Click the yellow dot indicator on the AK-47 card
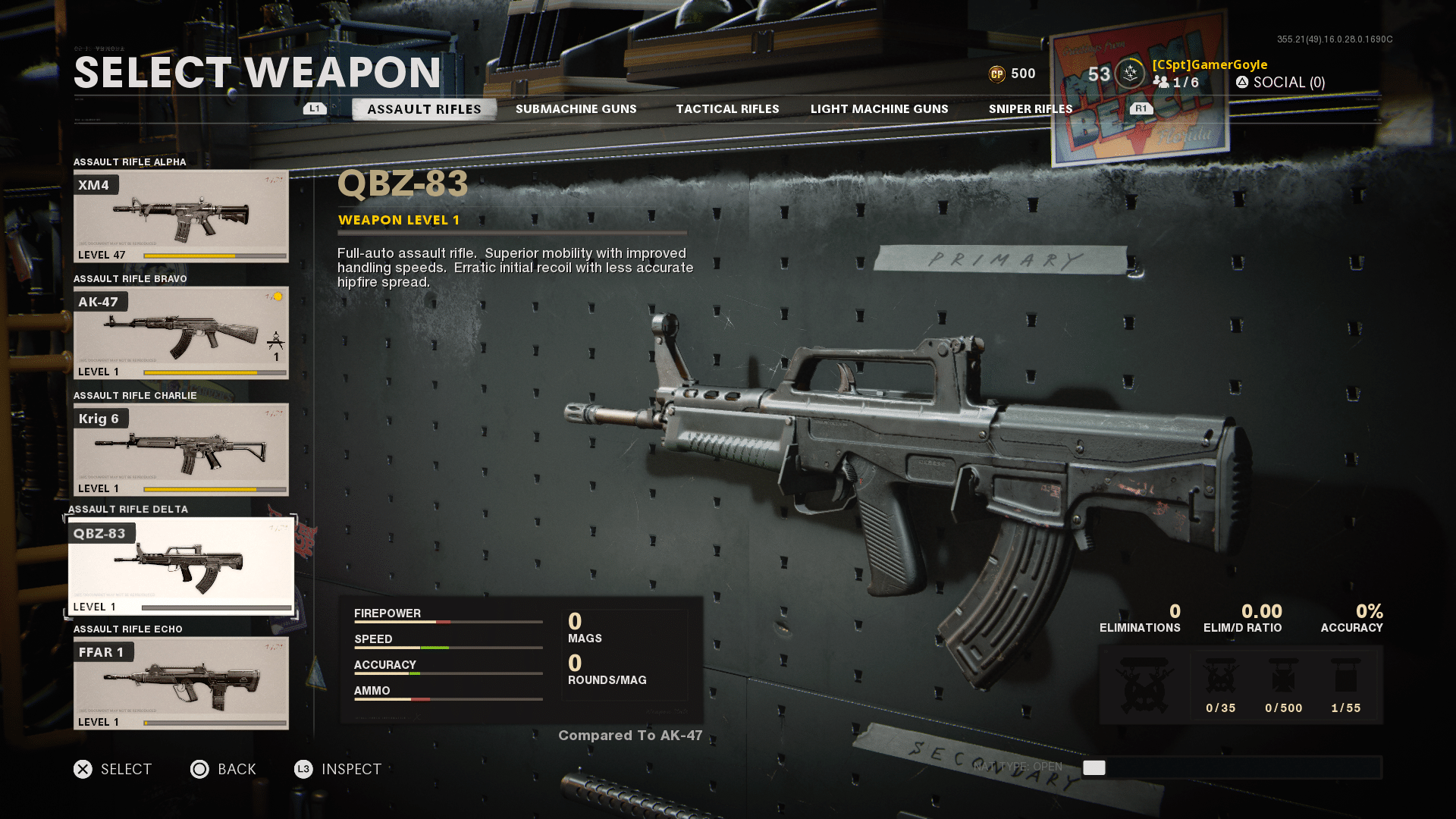 (277, 297)
